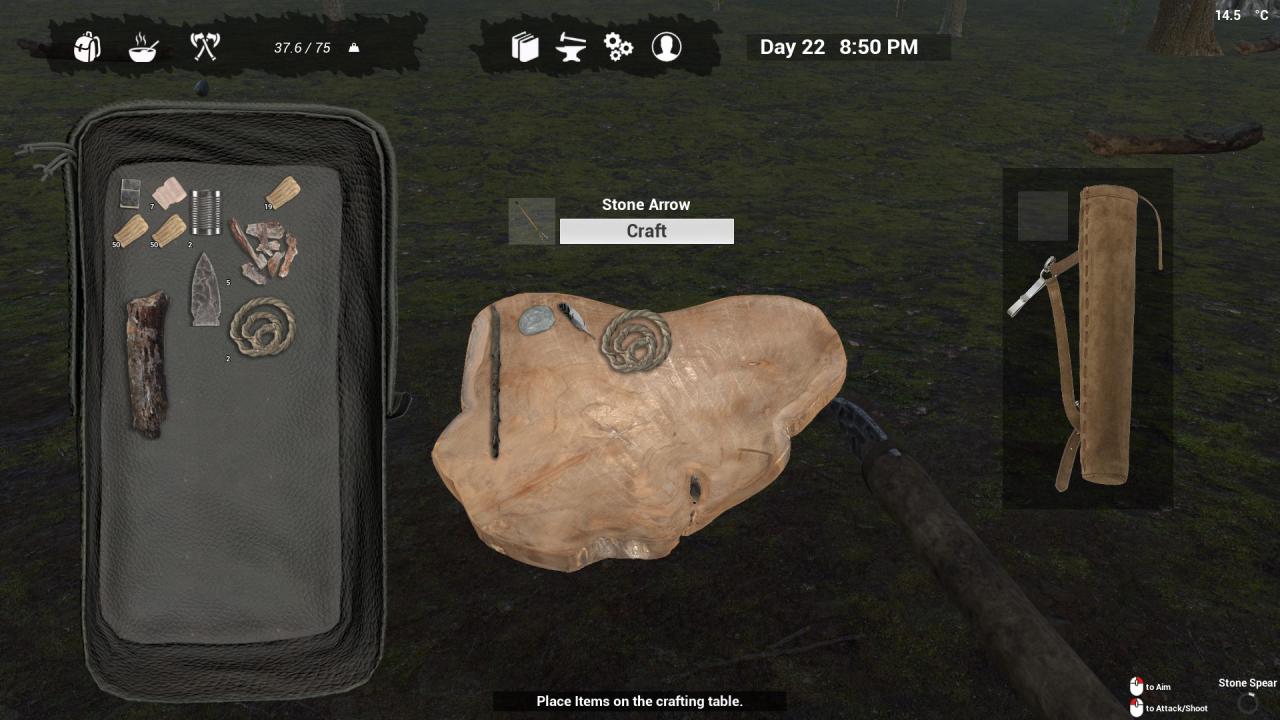Choose the large log in the bag
This screenshot has width=1280, height=720.
tap(146, 362)
